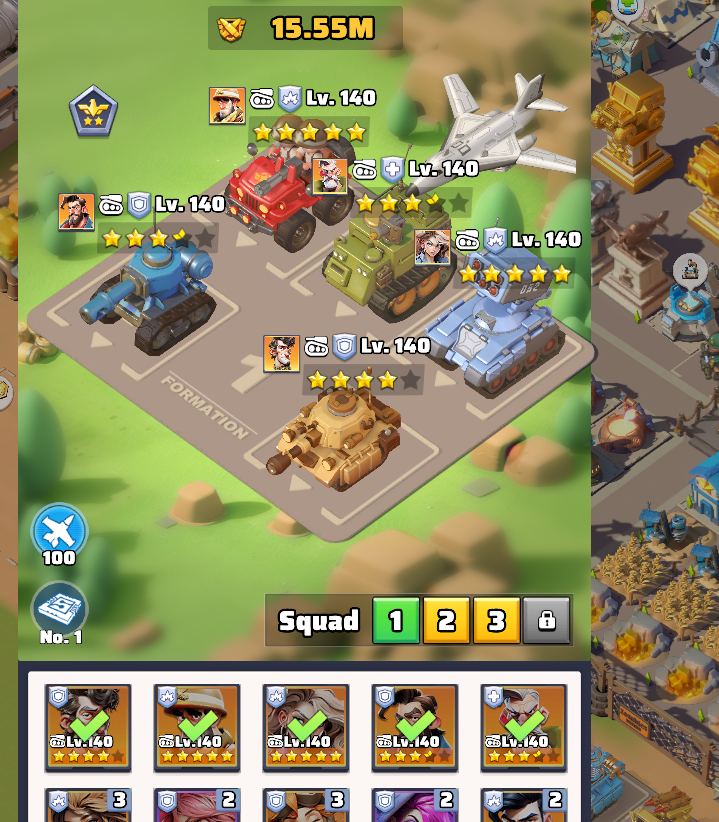The width and height of the screenshot is (719, 822).
Task: Switch to Squad 3
Action: pos(496,621)
